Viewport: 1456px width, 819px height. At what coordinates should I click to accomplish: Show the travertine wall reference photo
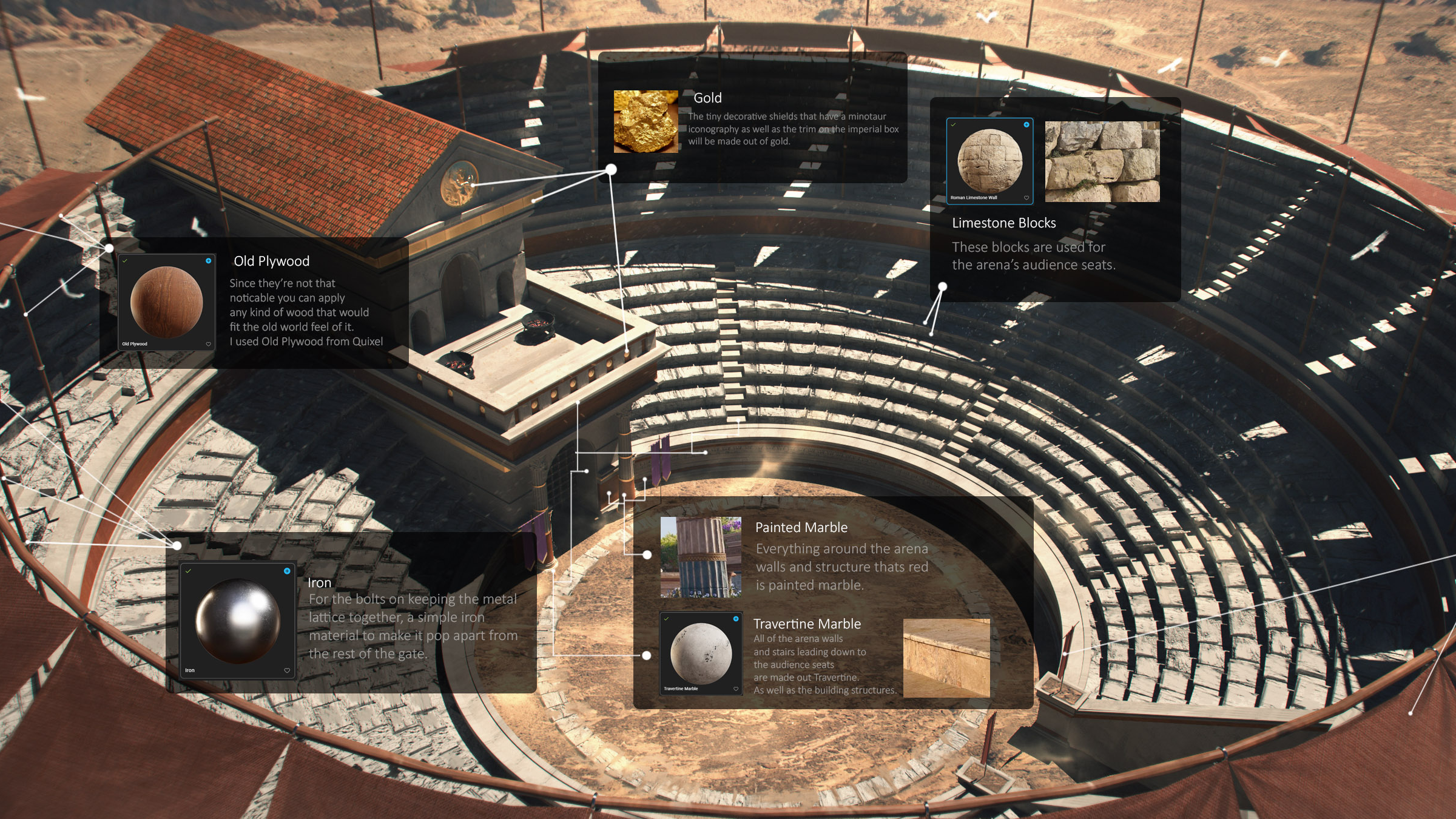946,658
